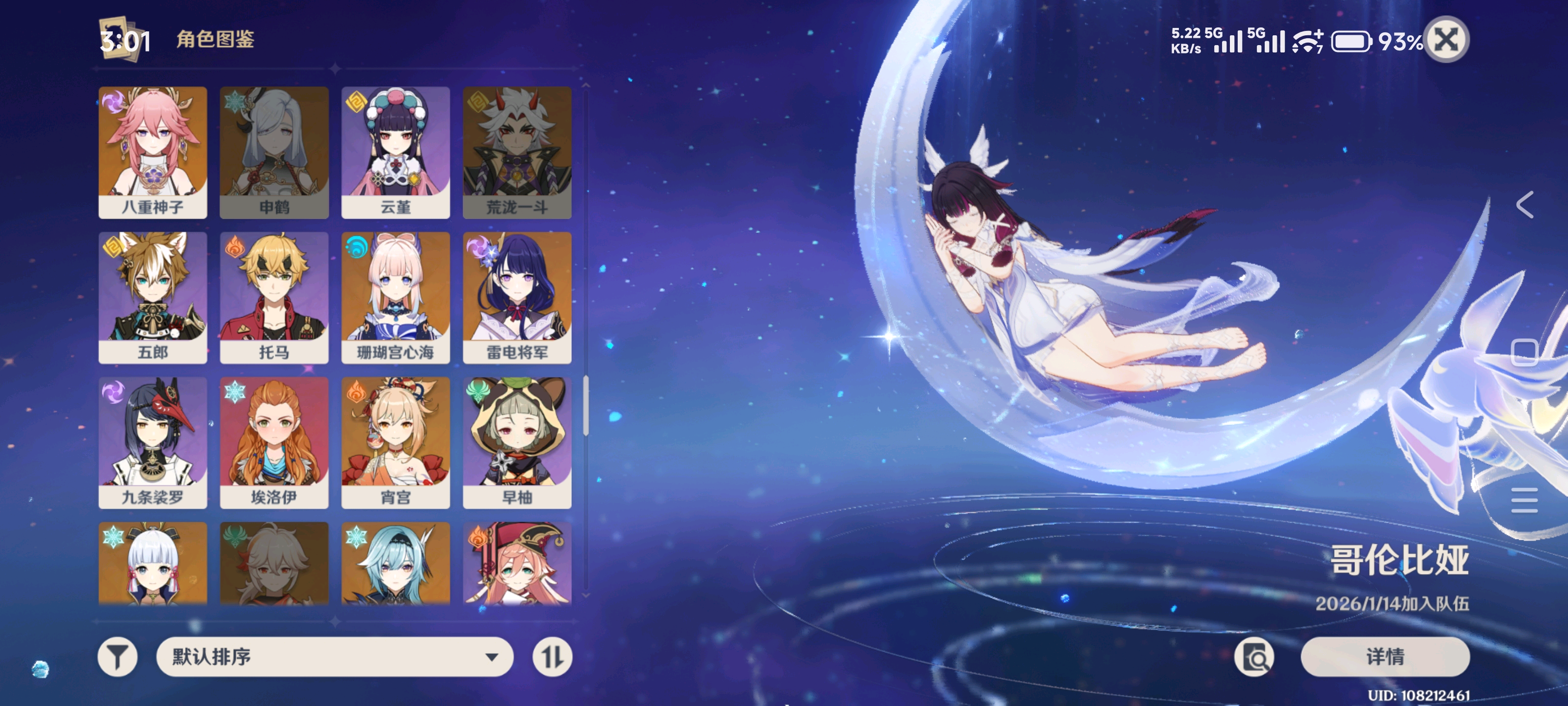Select the 托马 character card
1568x706 pixels.
tap(274, 297)
